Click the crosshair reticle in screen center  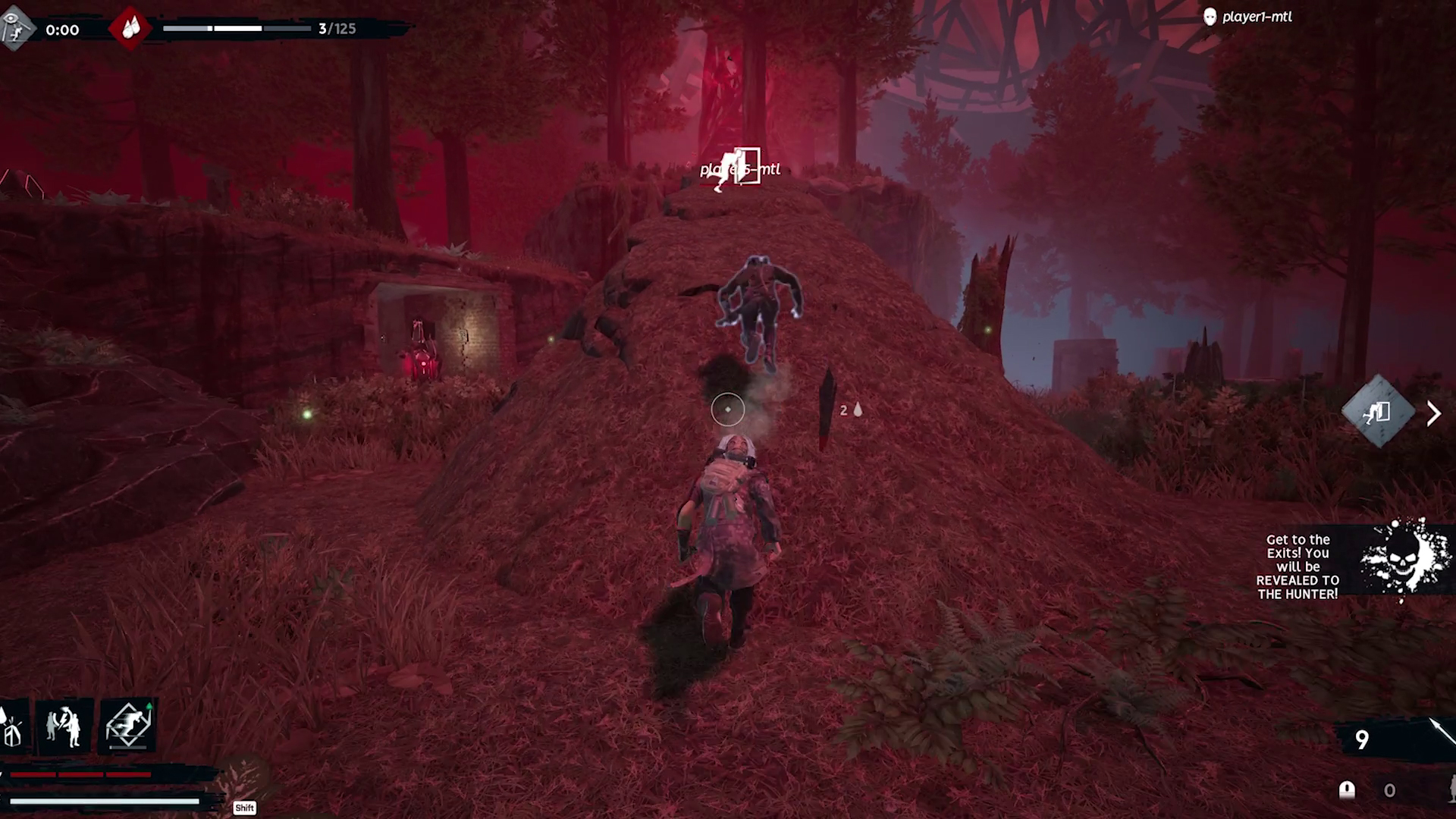(727, 409)
